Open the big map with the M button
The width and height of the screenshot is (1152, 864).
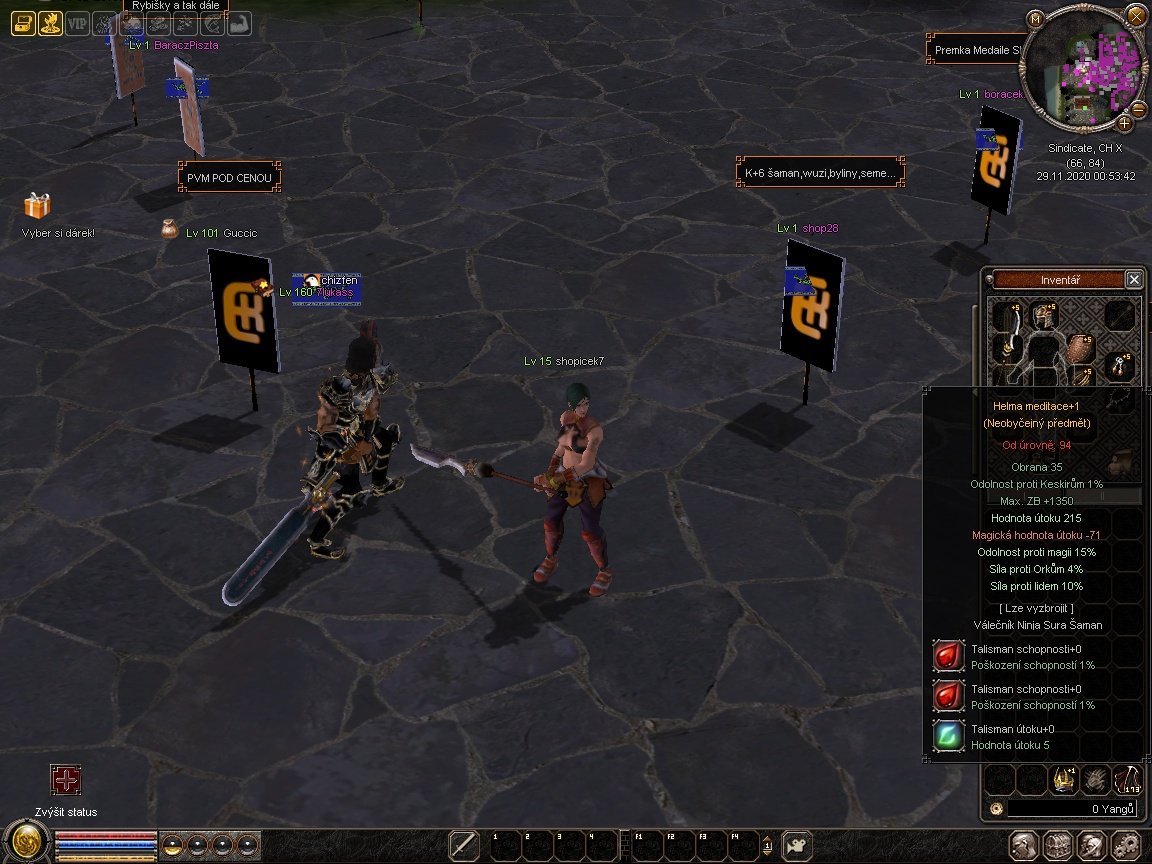tap(1035, 19)
